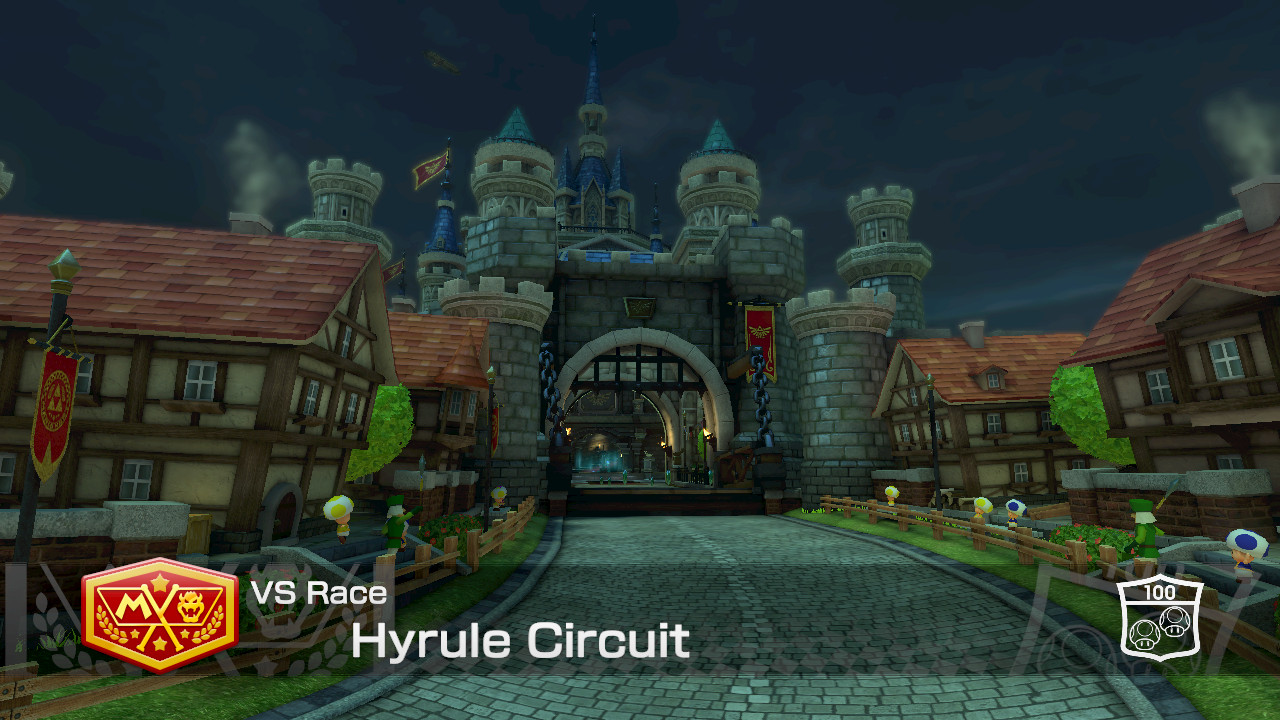
Task: Click the star atop the VS Race badge
Action: tap(158, 582)
